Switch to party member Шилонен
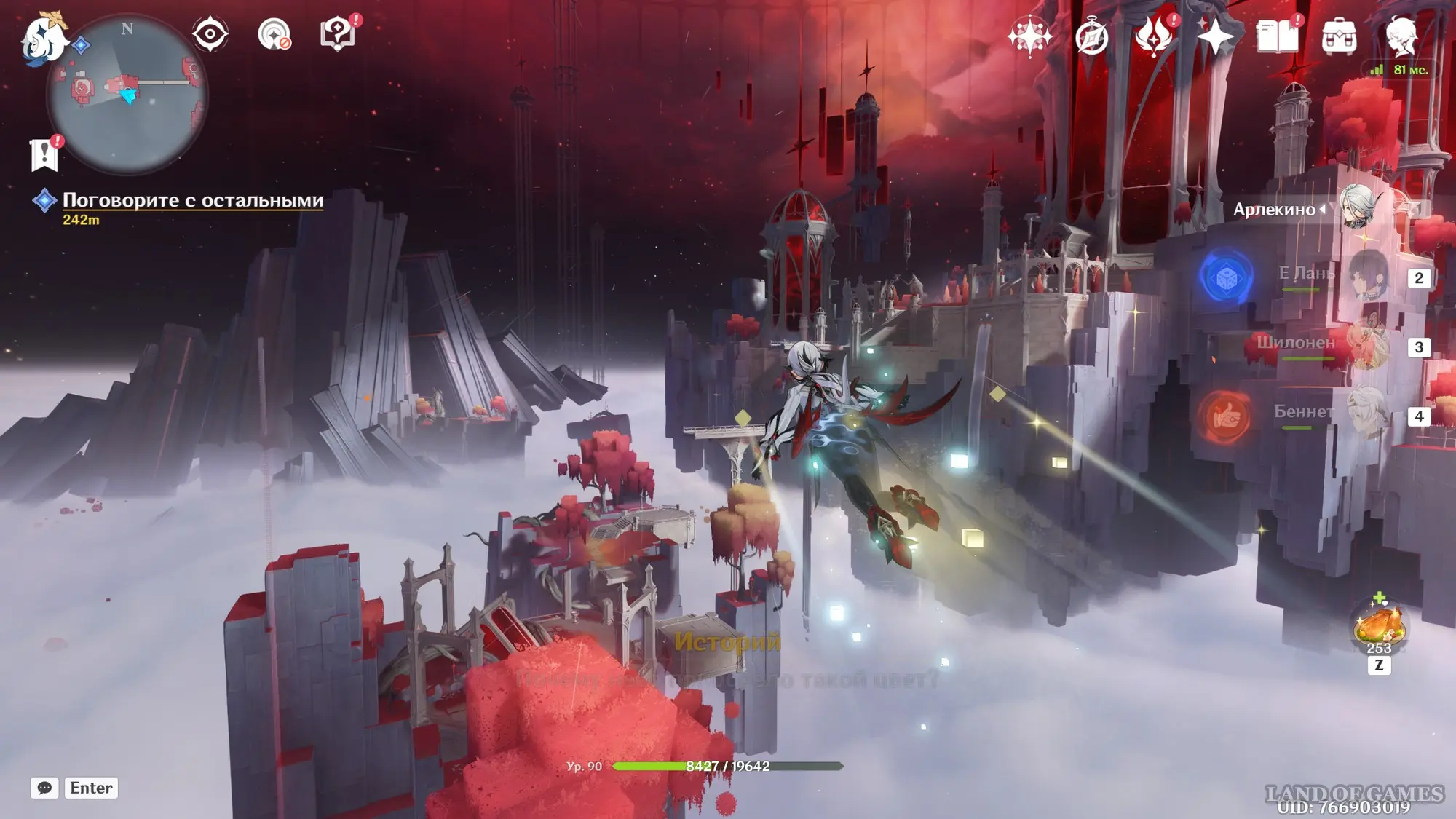1456x819 pixels. pyautogui.click(x=1367, y=345)
